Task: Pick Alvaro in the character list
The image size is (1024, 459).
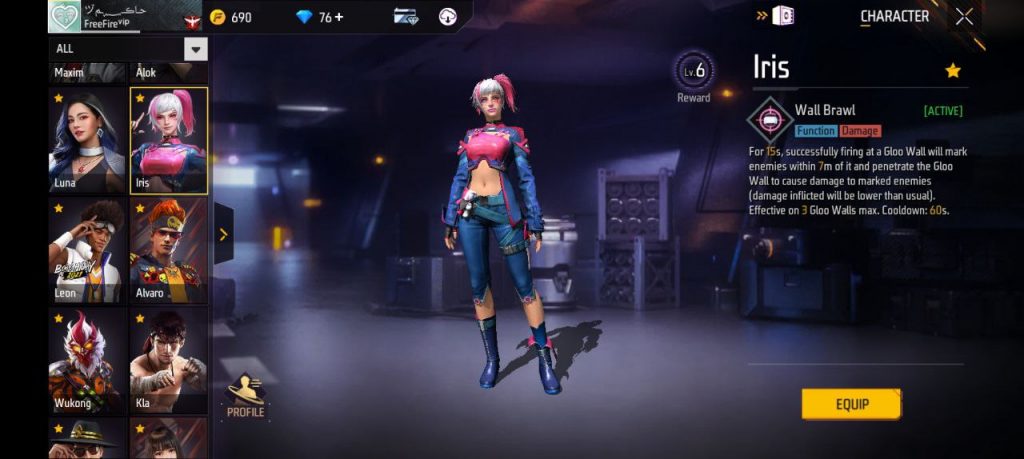Action: 169,250
